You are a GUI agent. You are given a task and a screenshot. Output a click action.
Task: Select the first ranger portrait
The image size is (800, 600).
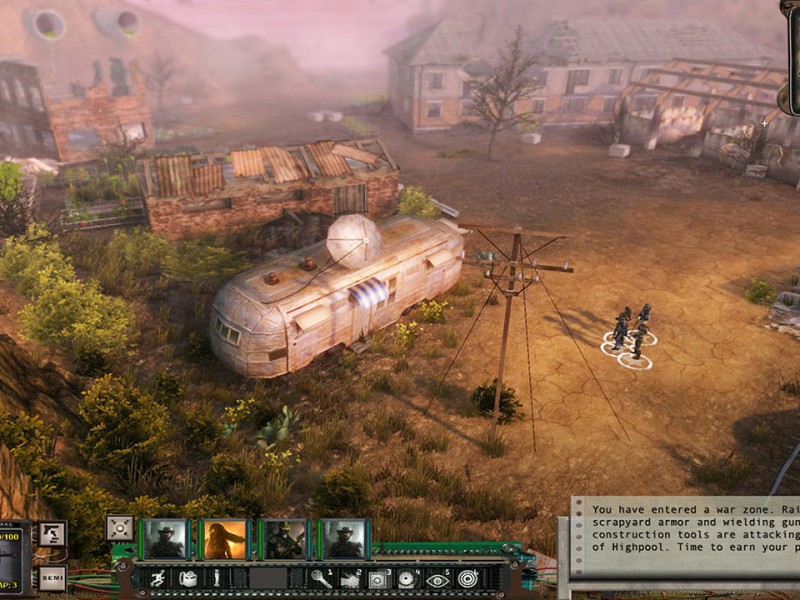click(165, 539)
